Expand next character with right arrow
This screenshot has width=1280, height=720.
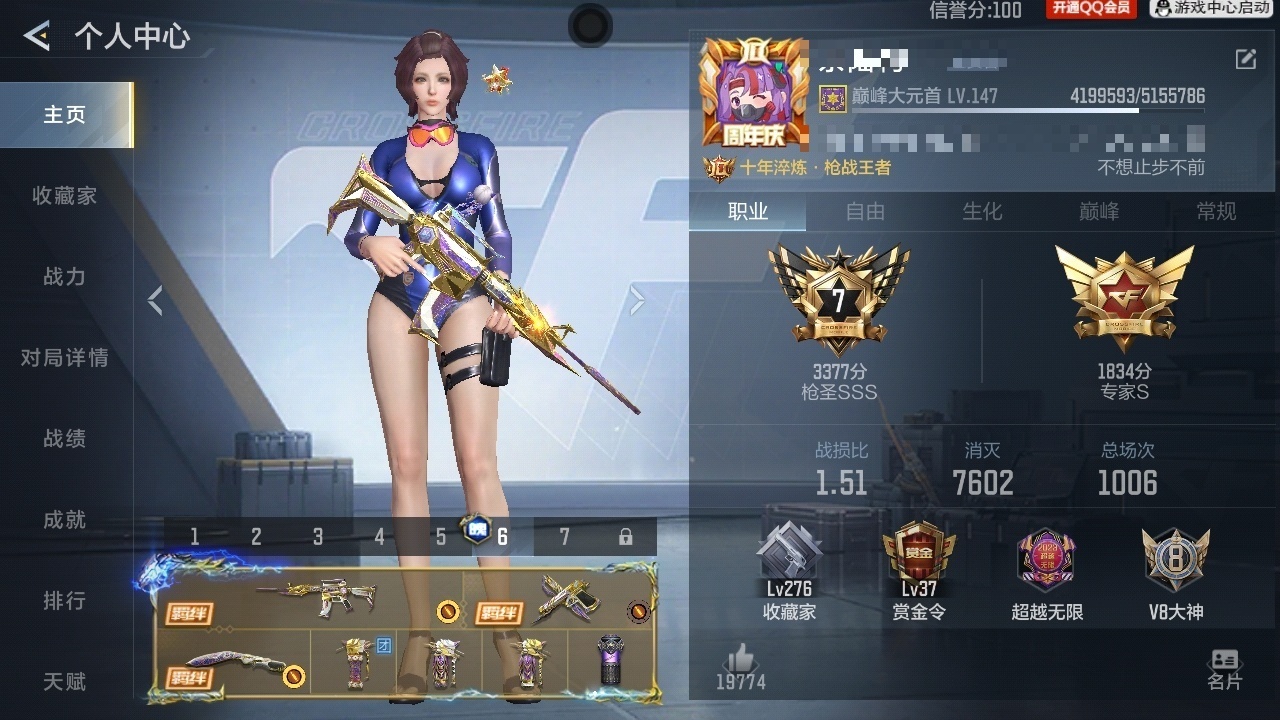tap(637, 299)
